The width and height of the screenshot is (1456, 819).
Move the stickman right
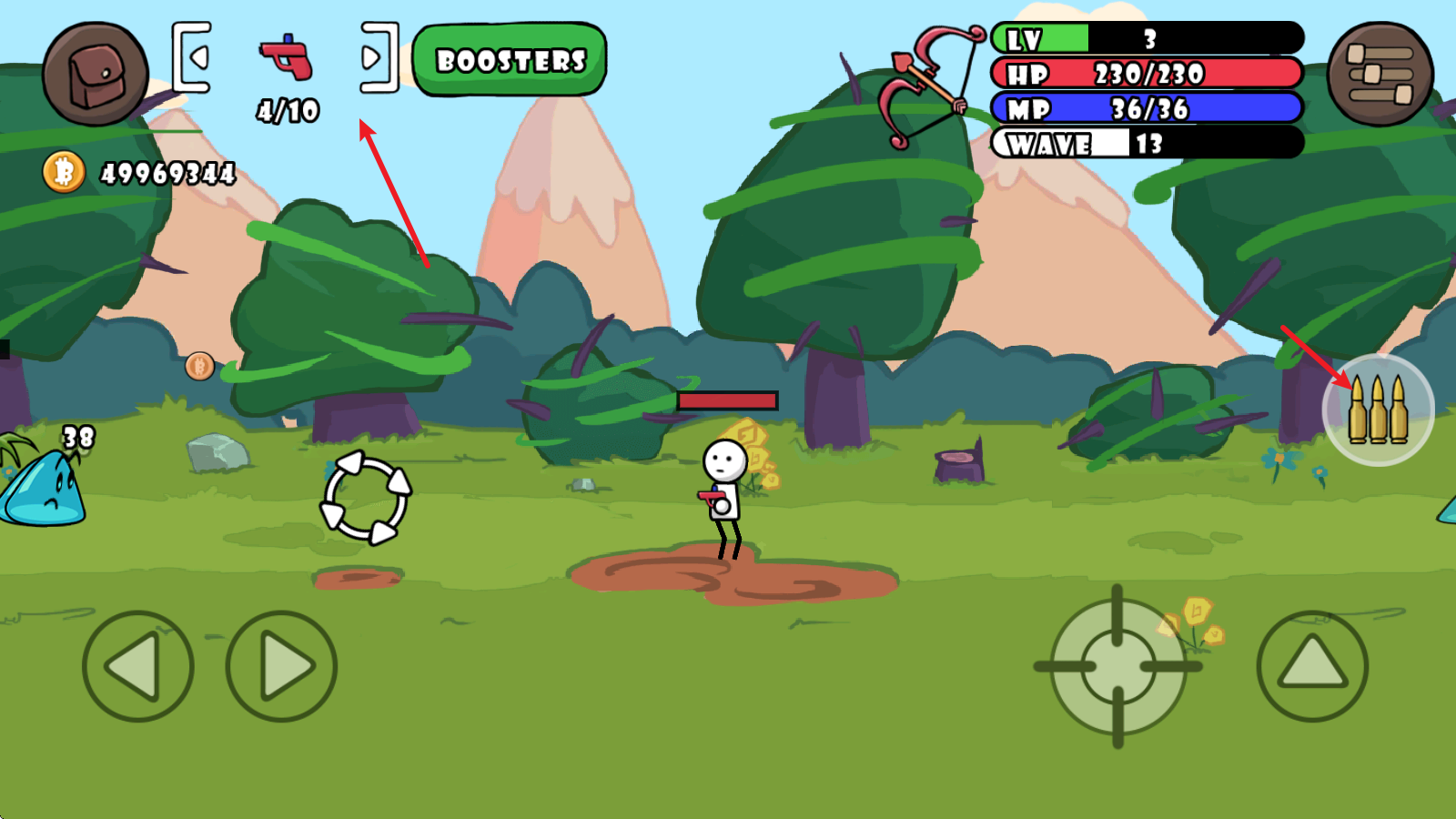click(x=281, y=666)
